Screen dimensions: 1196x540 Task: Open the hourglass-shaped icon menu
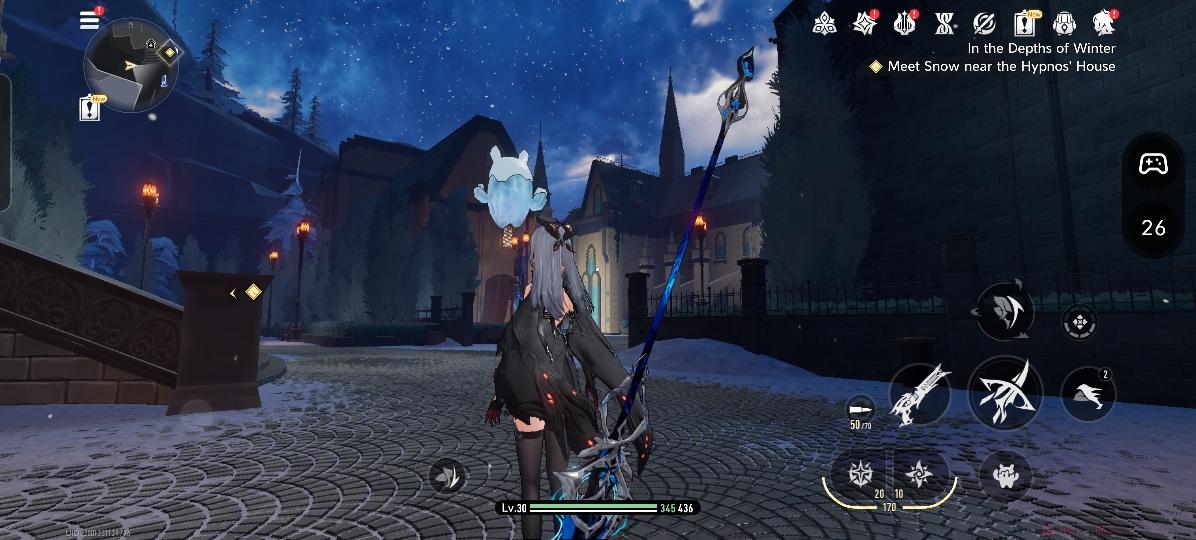(945, 22)
